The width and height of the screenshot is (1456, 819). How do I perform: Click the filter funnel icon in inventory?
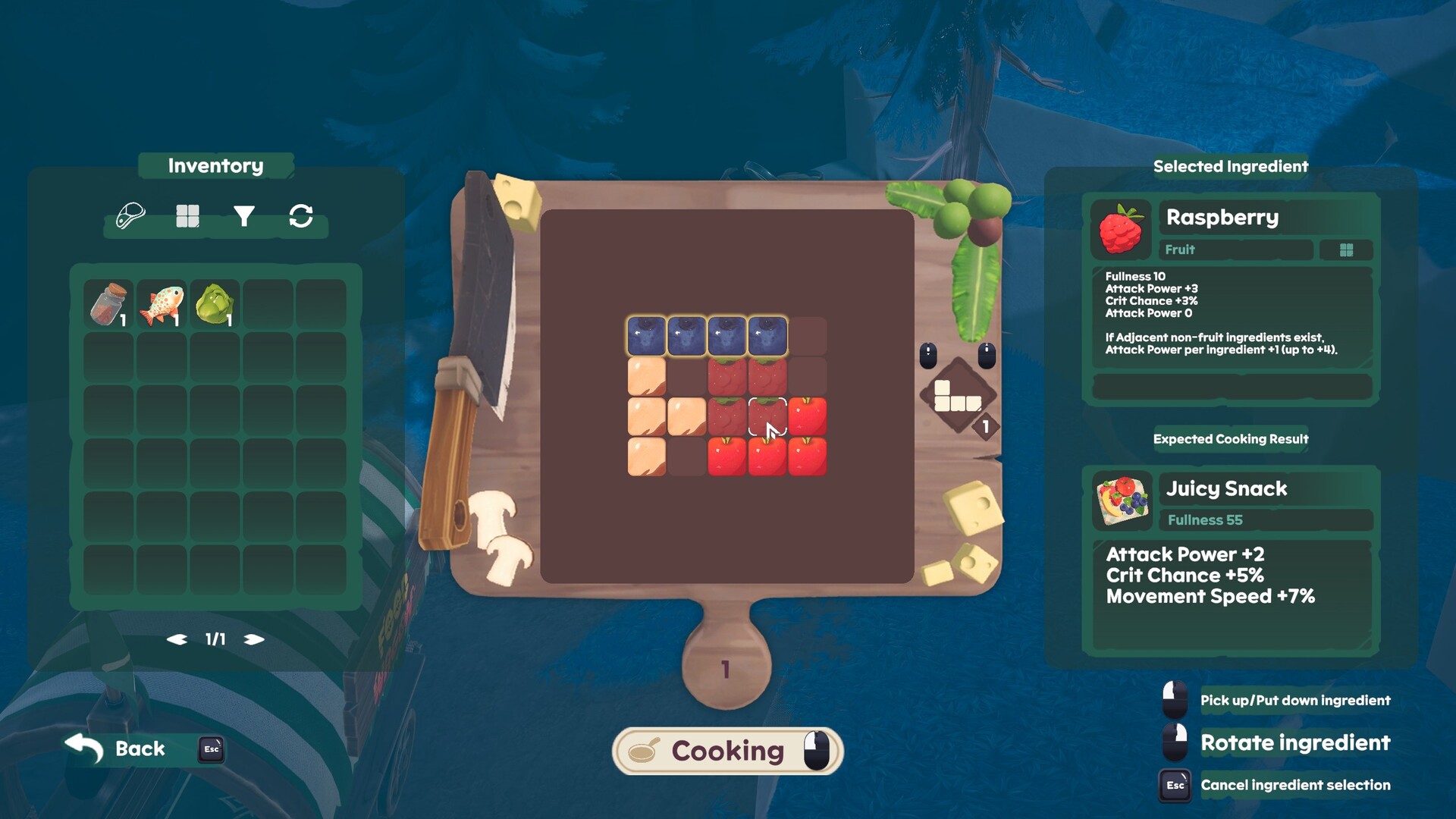pos(244,215)
